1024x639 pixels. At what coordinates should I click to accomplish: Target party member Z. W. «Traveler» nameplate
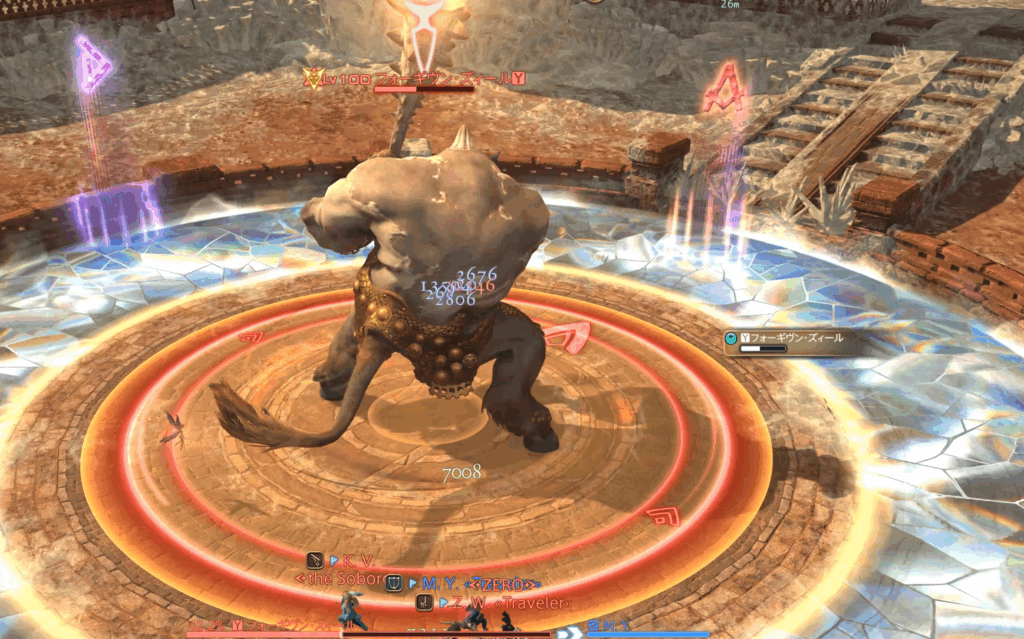coord(505,603)
